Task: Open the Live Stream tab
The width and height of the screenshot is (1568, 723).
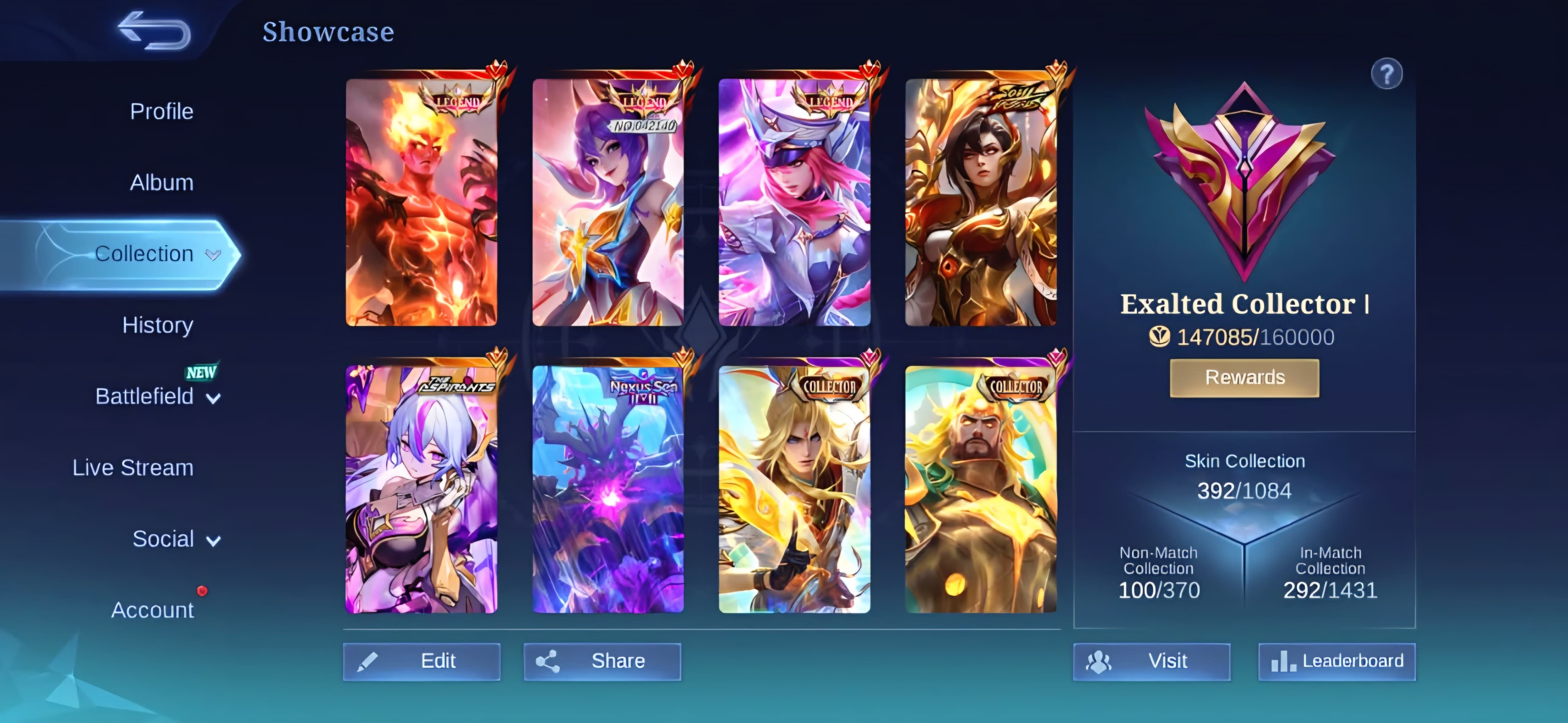Action: coord(133,468)
